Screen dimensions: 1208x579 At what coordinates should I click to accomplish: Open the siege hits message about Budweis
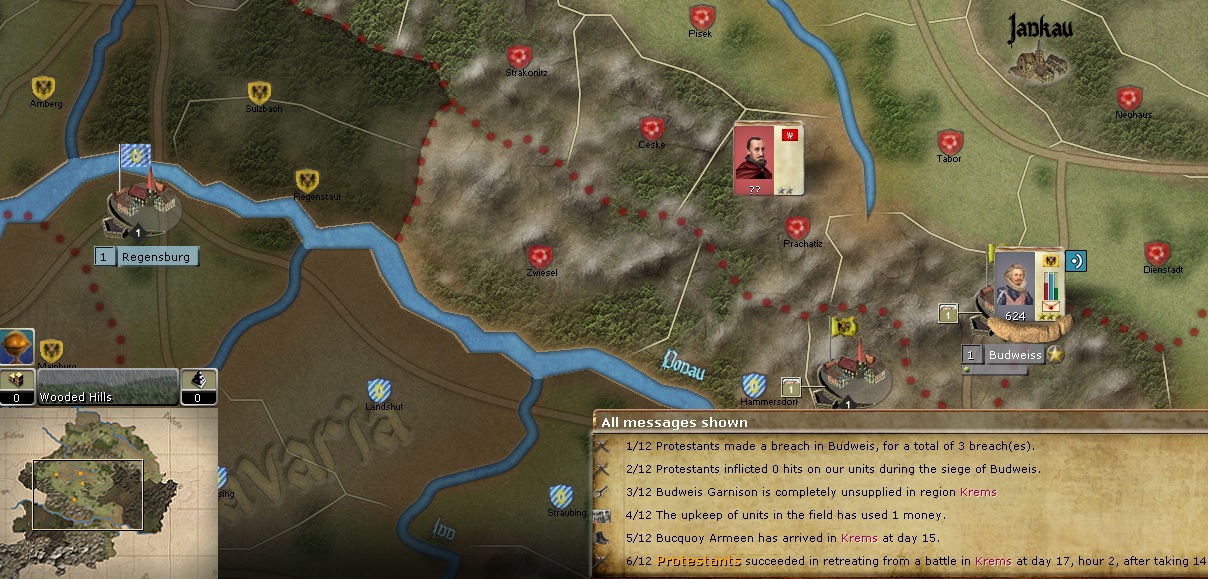click(832, 469)
